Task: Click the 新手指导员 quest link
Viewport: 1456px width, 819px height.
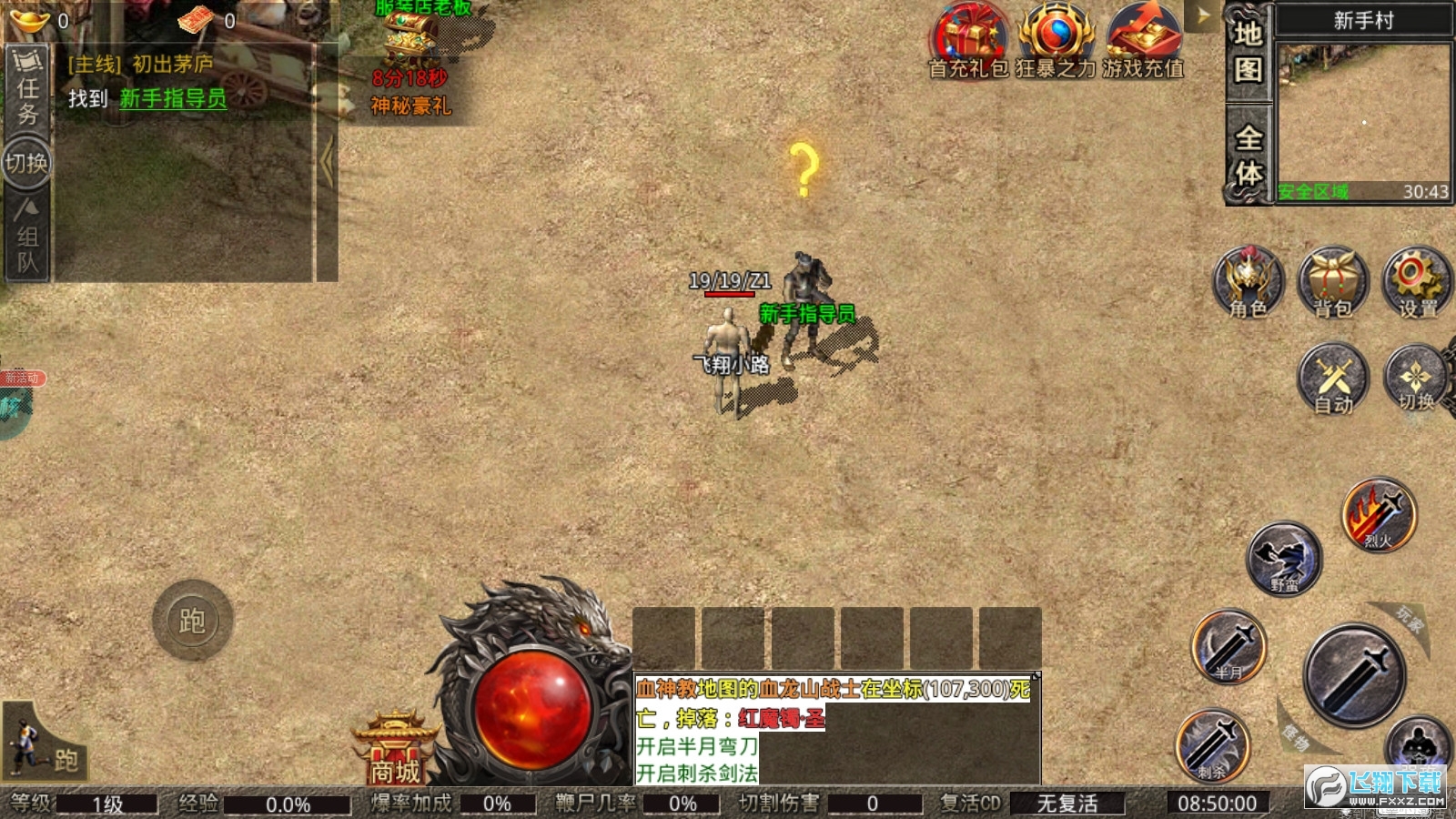Action: point(173,98)
